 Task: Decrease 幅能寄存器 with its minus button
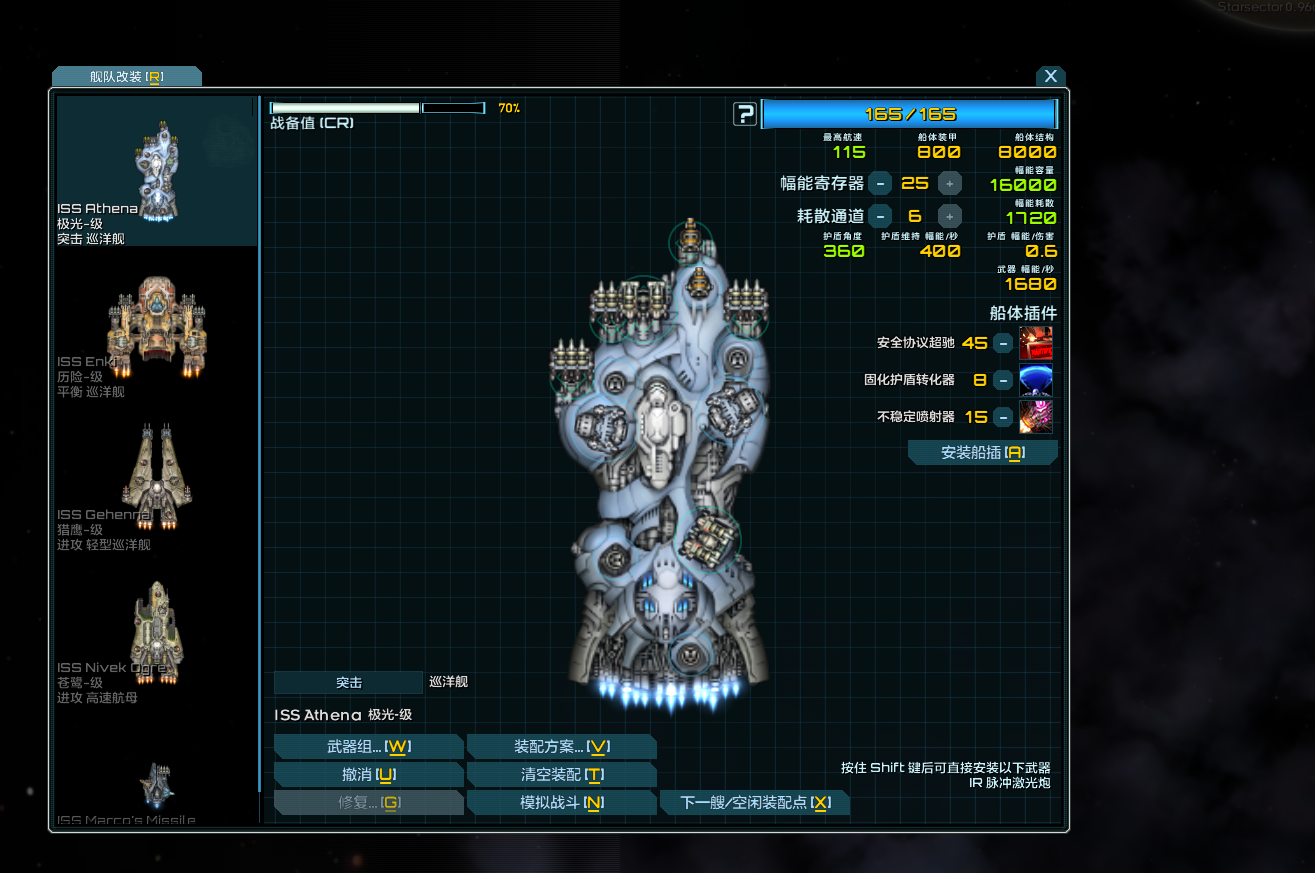[880, 183]
